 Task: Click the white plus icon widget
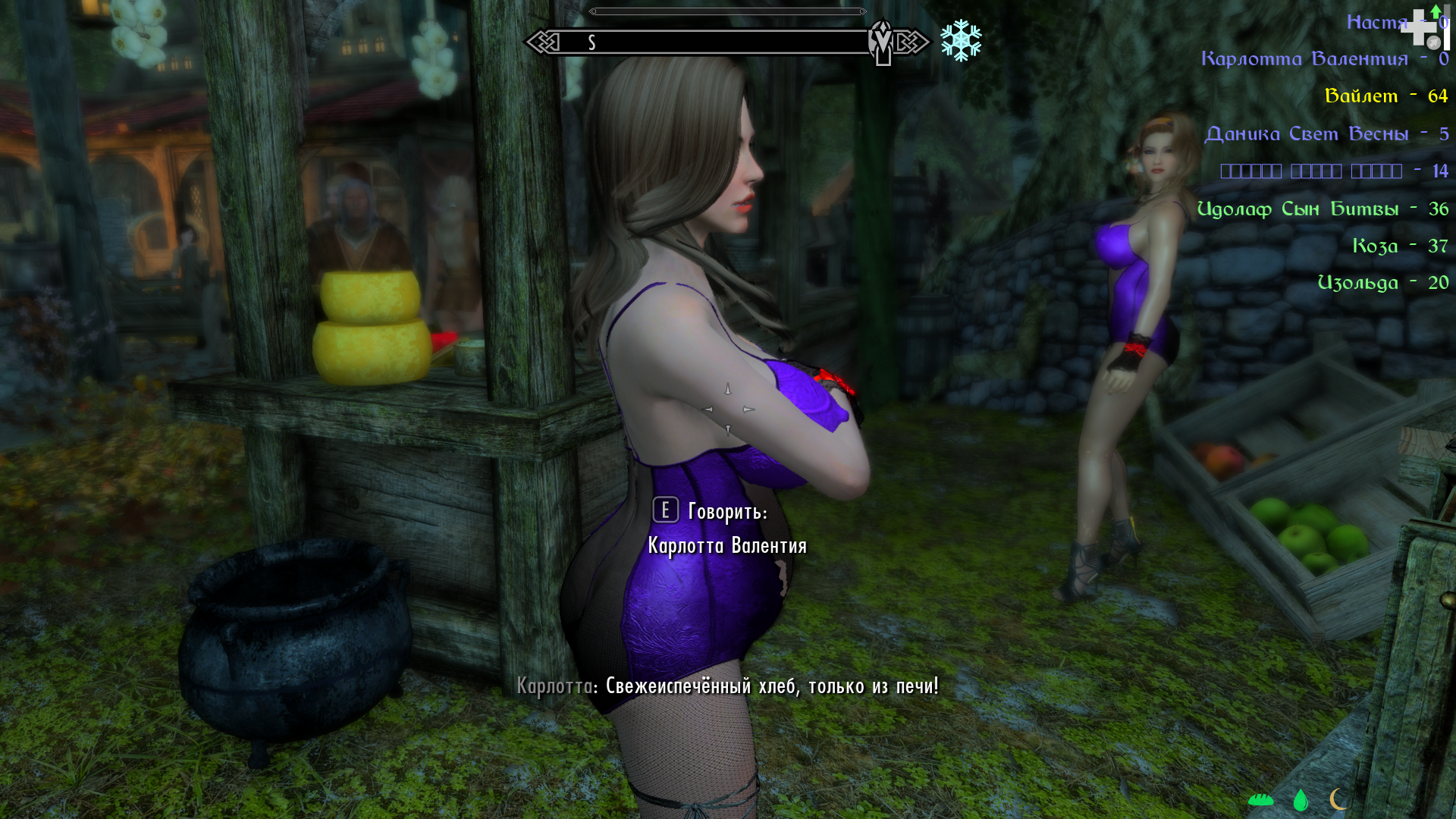(1420, 27)
